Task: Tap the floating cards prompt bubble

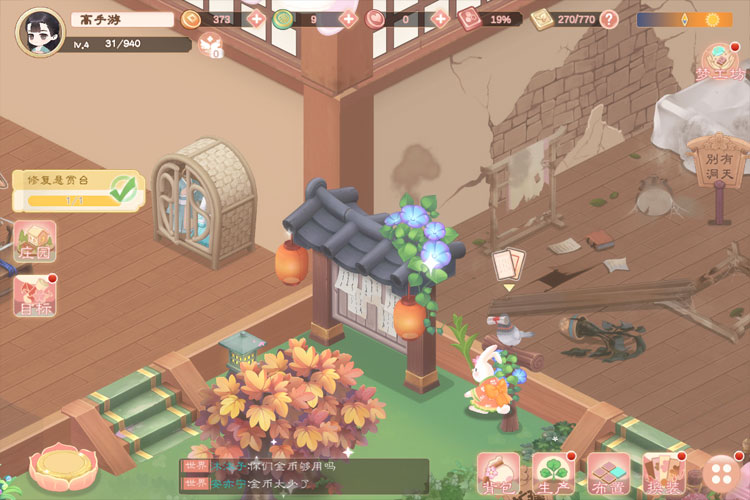Action: (x=508, y=264)
